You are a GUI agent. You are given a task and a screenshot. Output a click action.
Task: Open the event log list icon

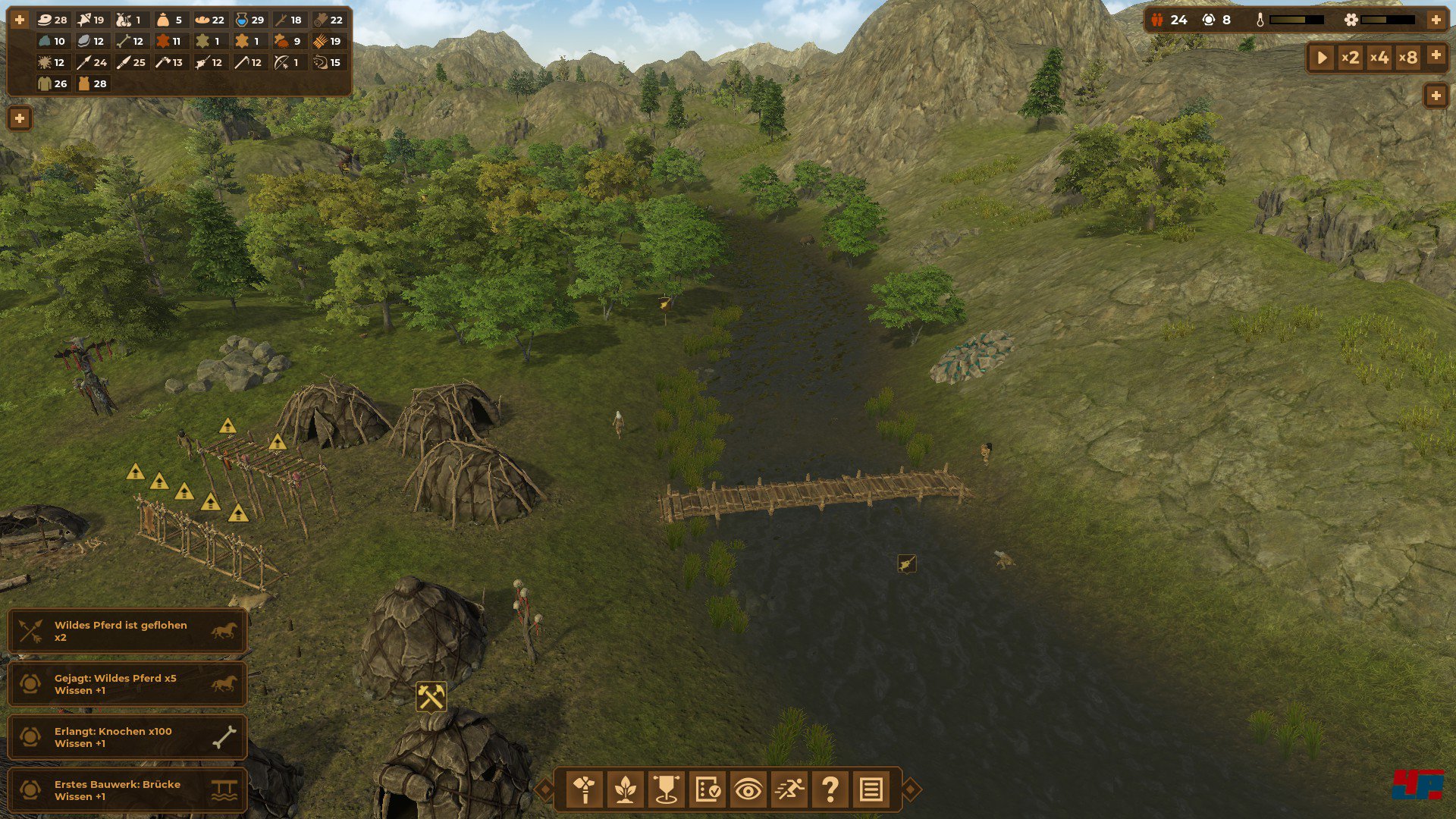point(871,790)
